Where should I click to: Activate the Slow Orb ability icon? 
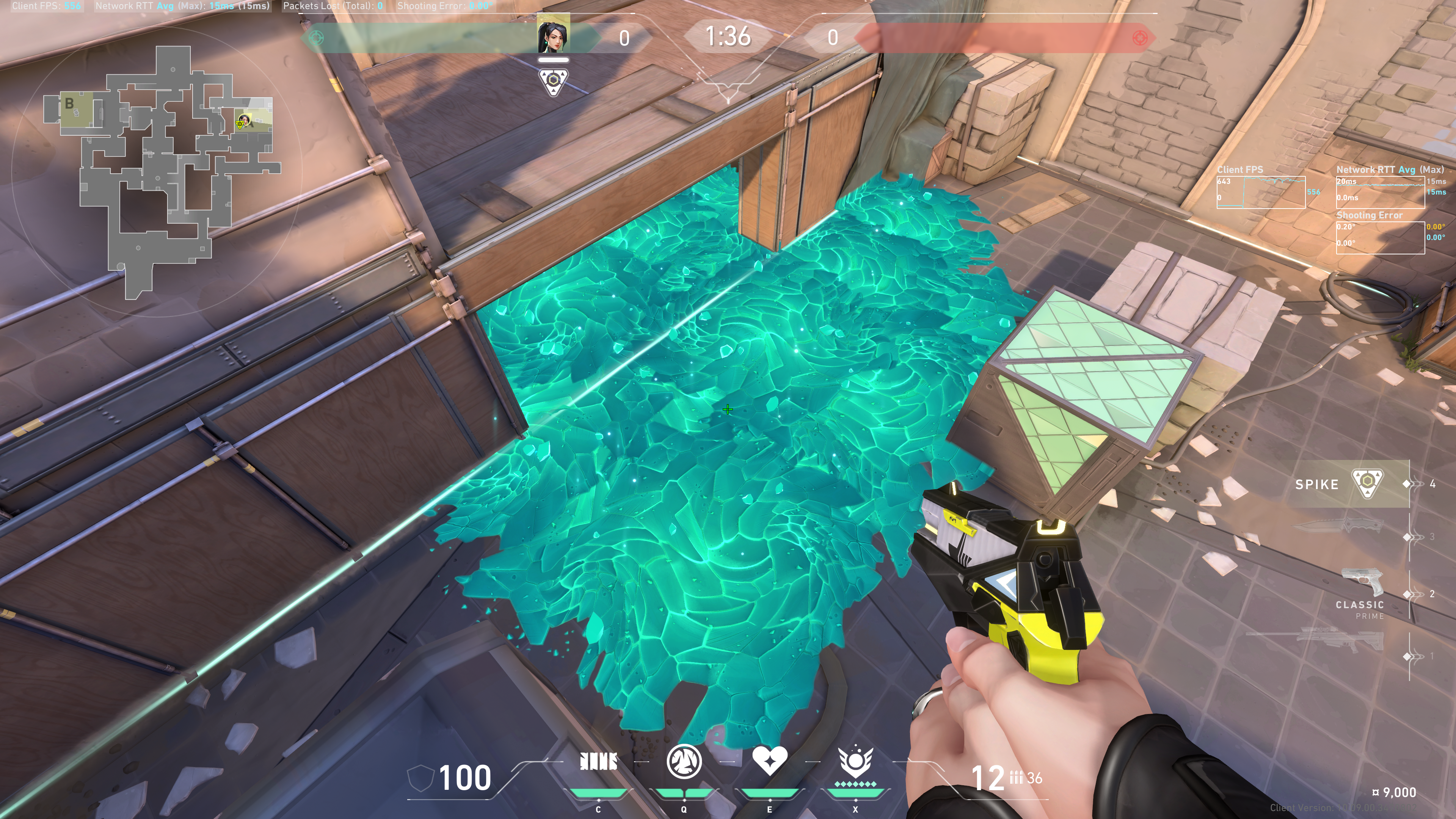tap(684, 761)
